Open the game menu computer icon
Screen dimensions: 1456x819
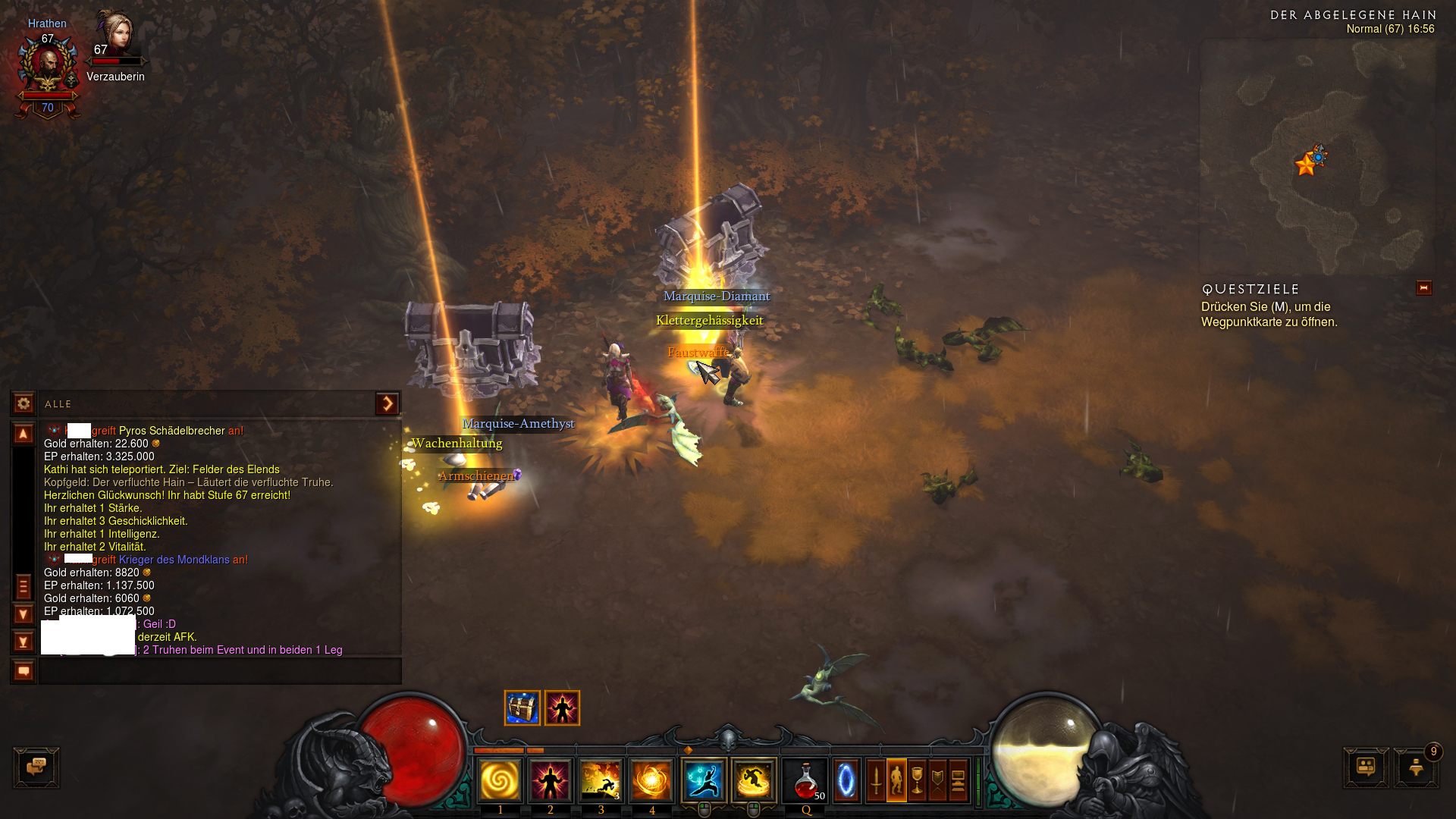[958, 780]
